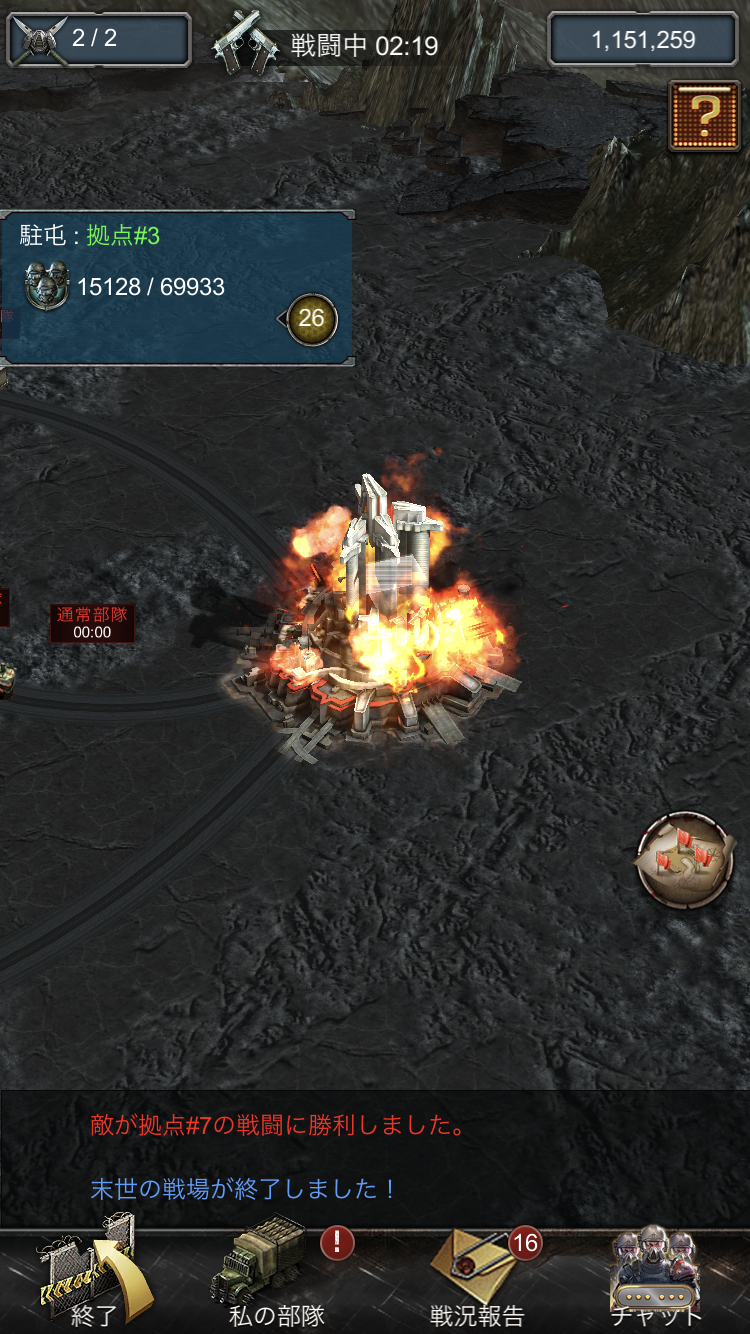
Task: Click the round 26 badge
Action: tap(312, 319)
